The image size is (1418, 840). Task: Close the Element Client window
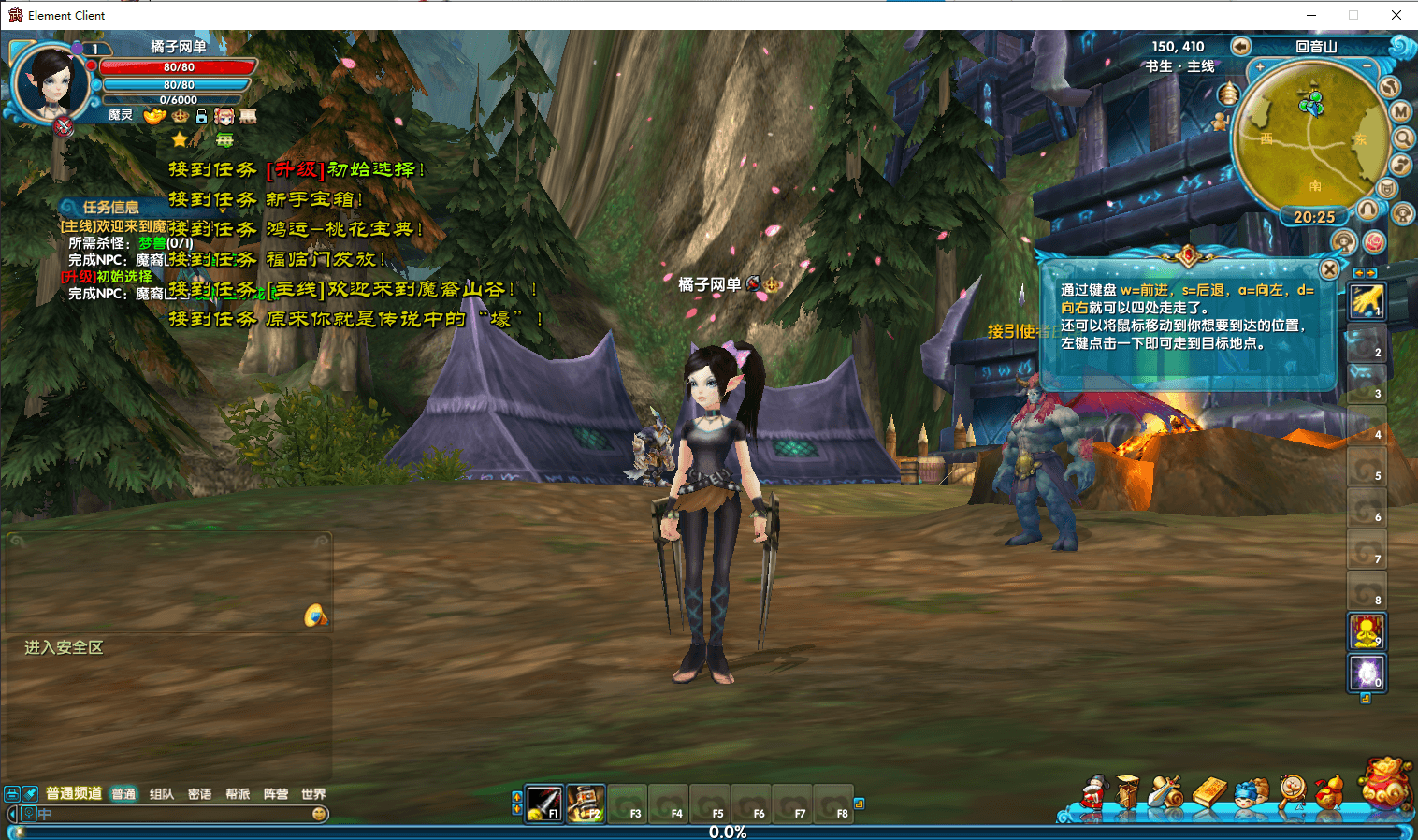pyautogui.click(x=1396, y=15)
